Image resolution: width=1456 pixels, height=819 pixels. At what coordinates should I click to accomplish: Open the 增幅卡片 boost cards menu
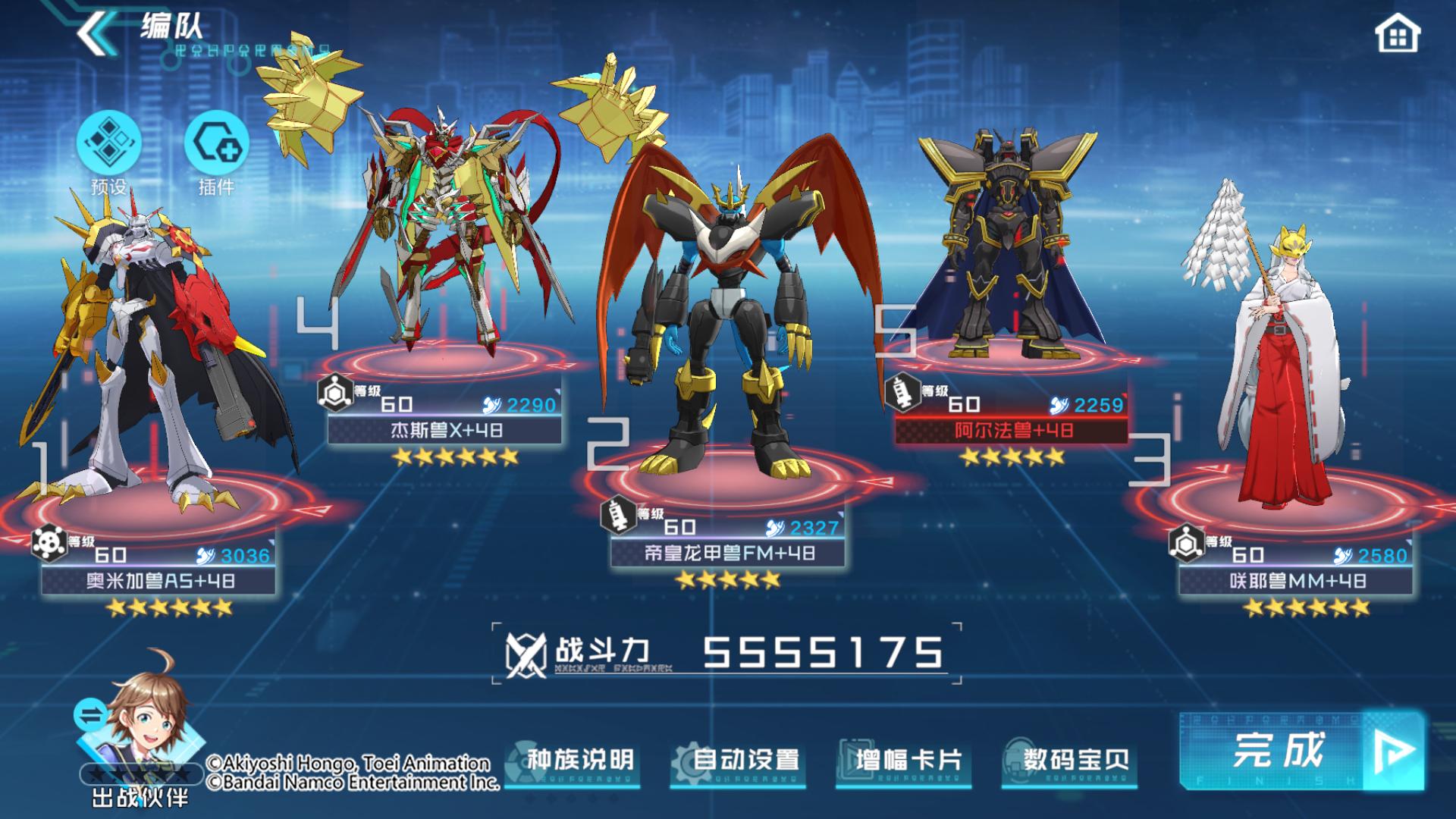(x=905, y=761)
